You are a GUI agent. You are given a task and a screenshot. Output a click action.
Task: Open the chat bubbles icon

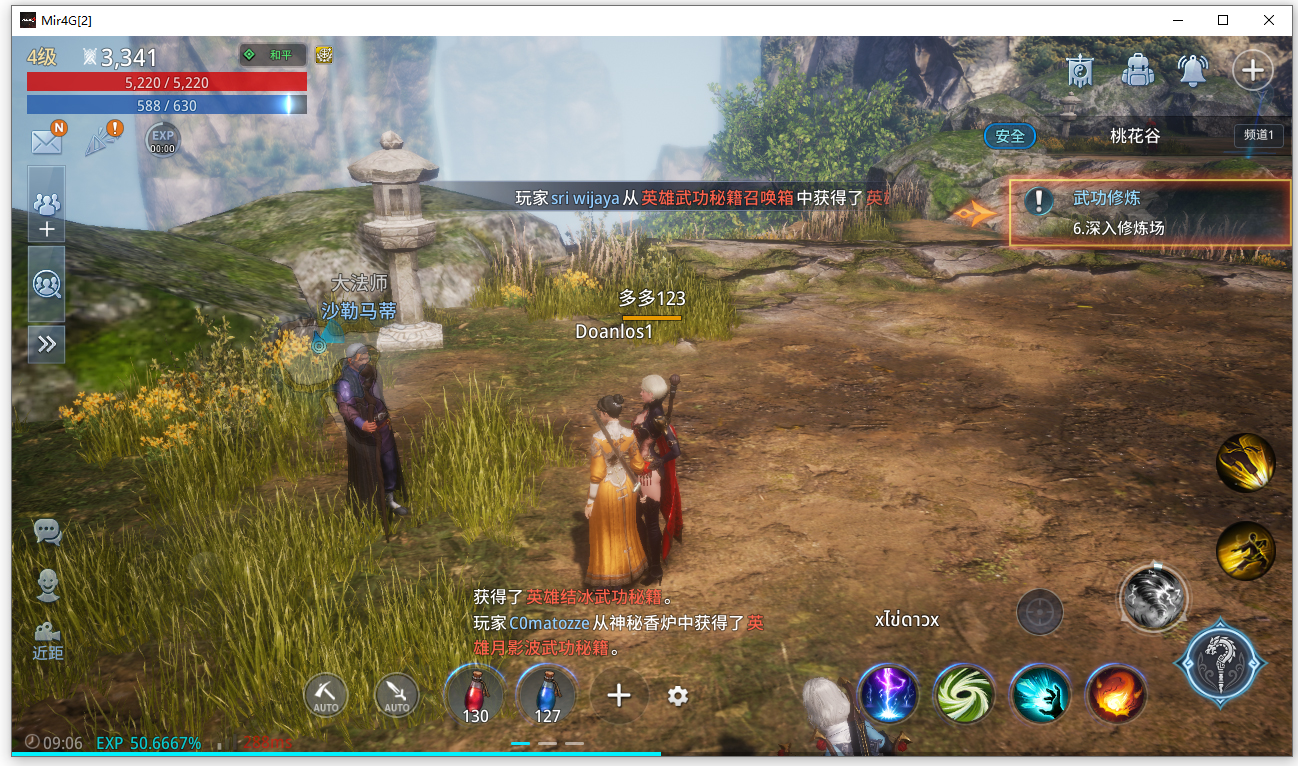click(47, 531)
